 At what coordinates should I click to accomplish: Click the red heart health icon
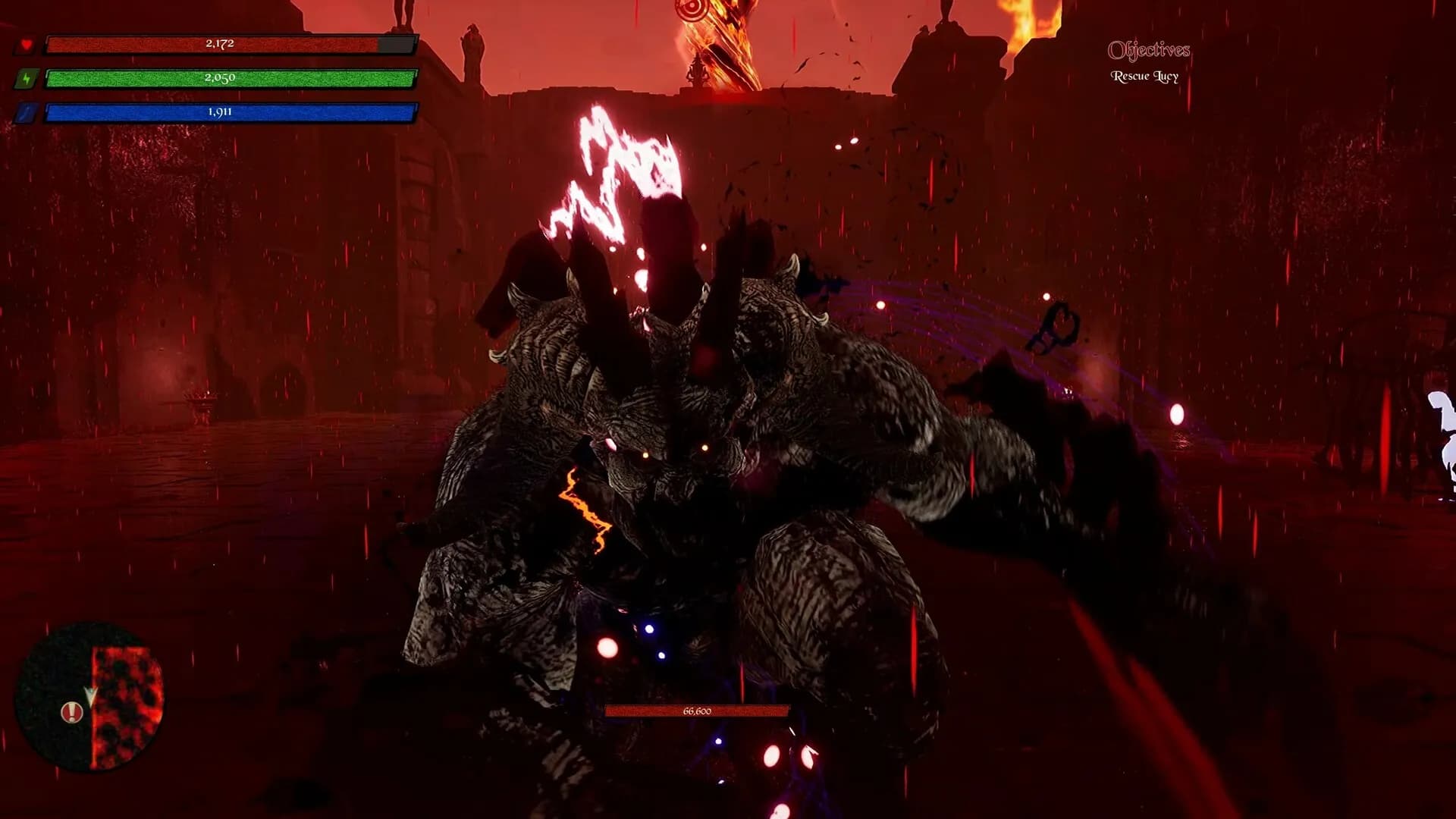click(x=27, y=45)
